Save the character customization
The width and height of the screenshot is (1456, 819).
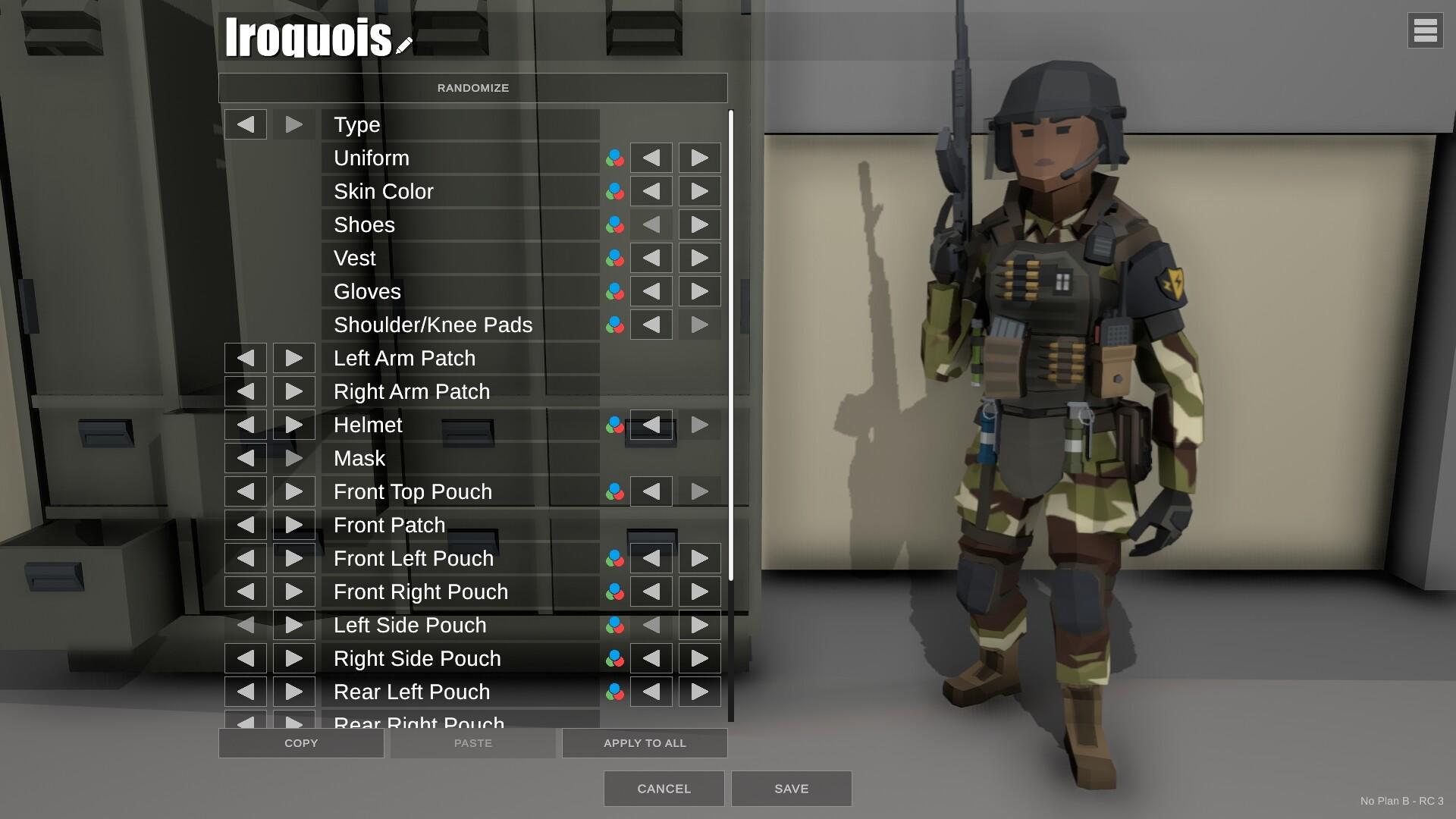(x=791, y=789)
